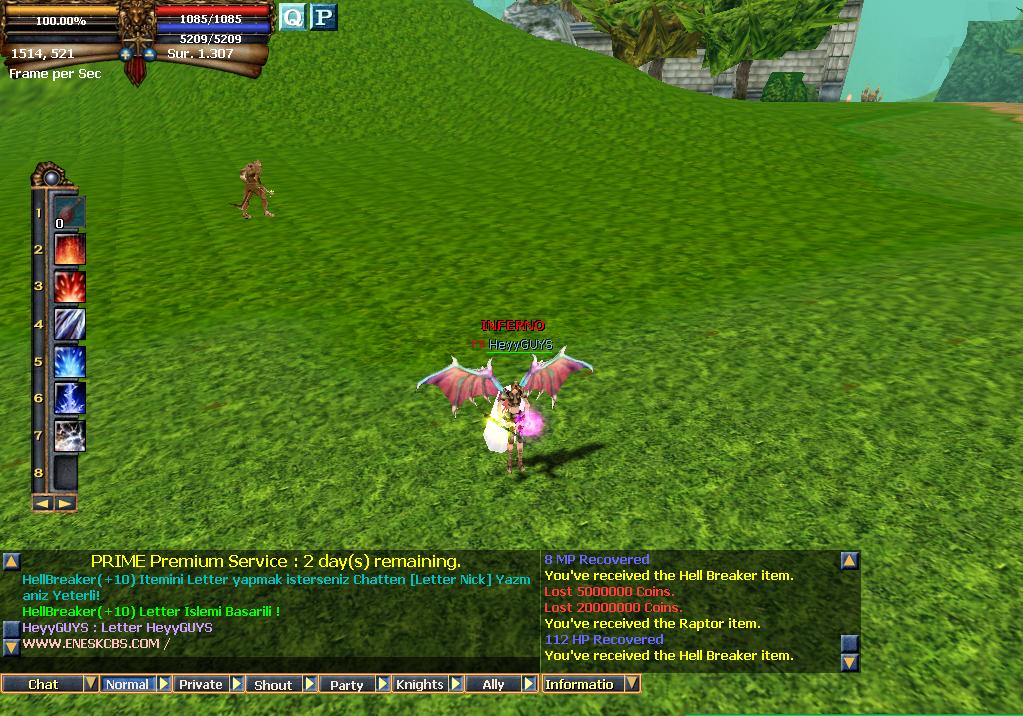Screen dimensions: 1023x716
Task: Go to the next skill bar page
Action: (64, 503)
